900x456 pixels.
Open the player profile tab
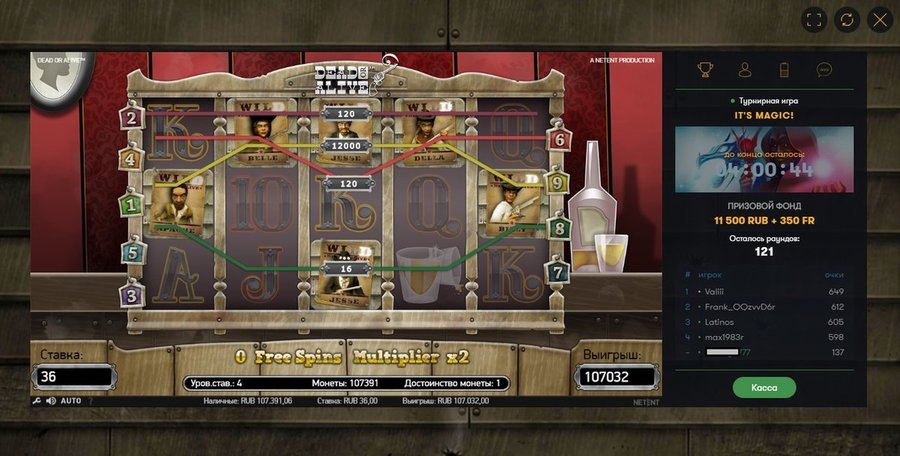[x=745, y=70]
